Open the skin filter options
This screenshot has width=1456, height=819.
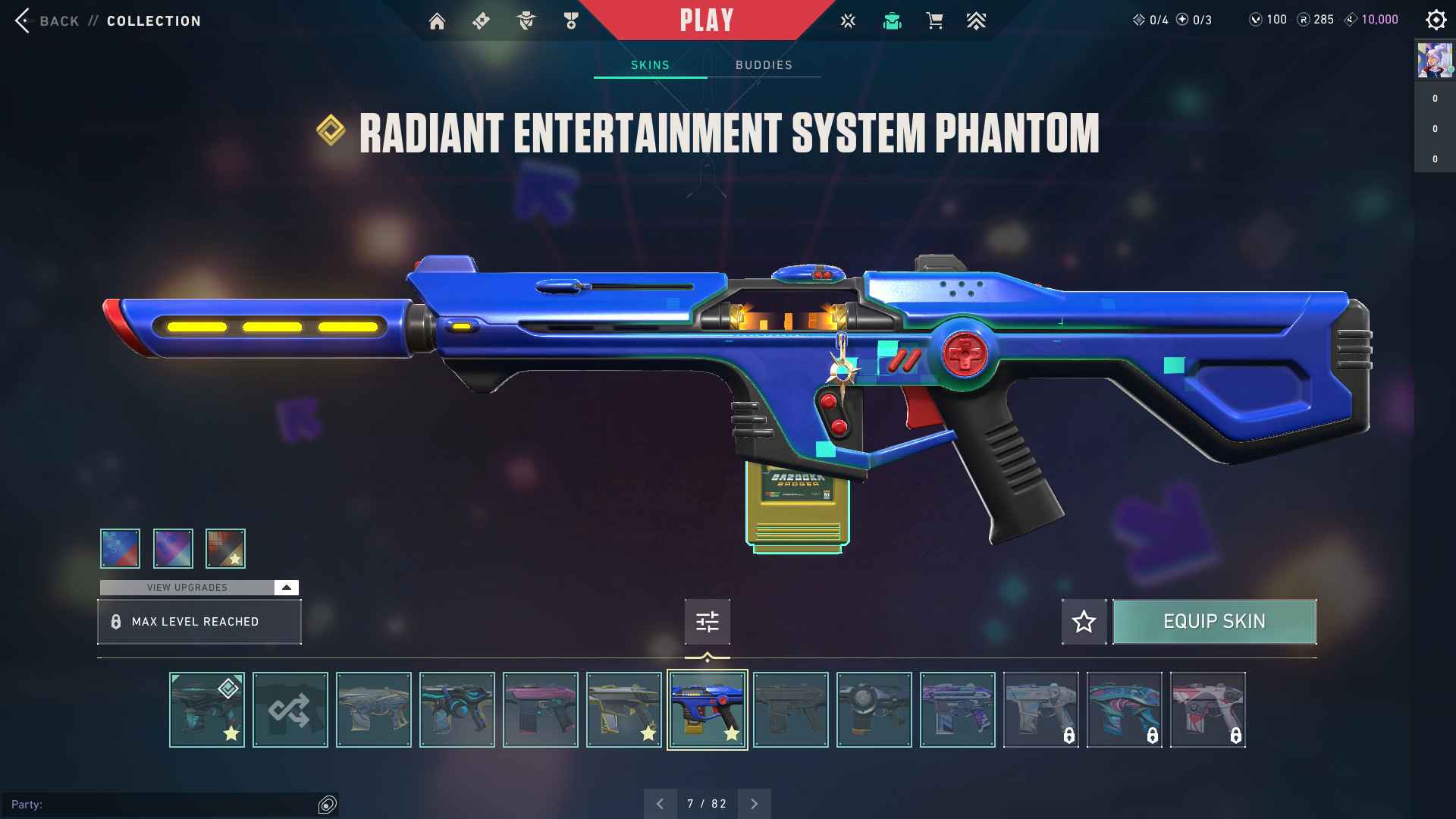pos(707,622)
